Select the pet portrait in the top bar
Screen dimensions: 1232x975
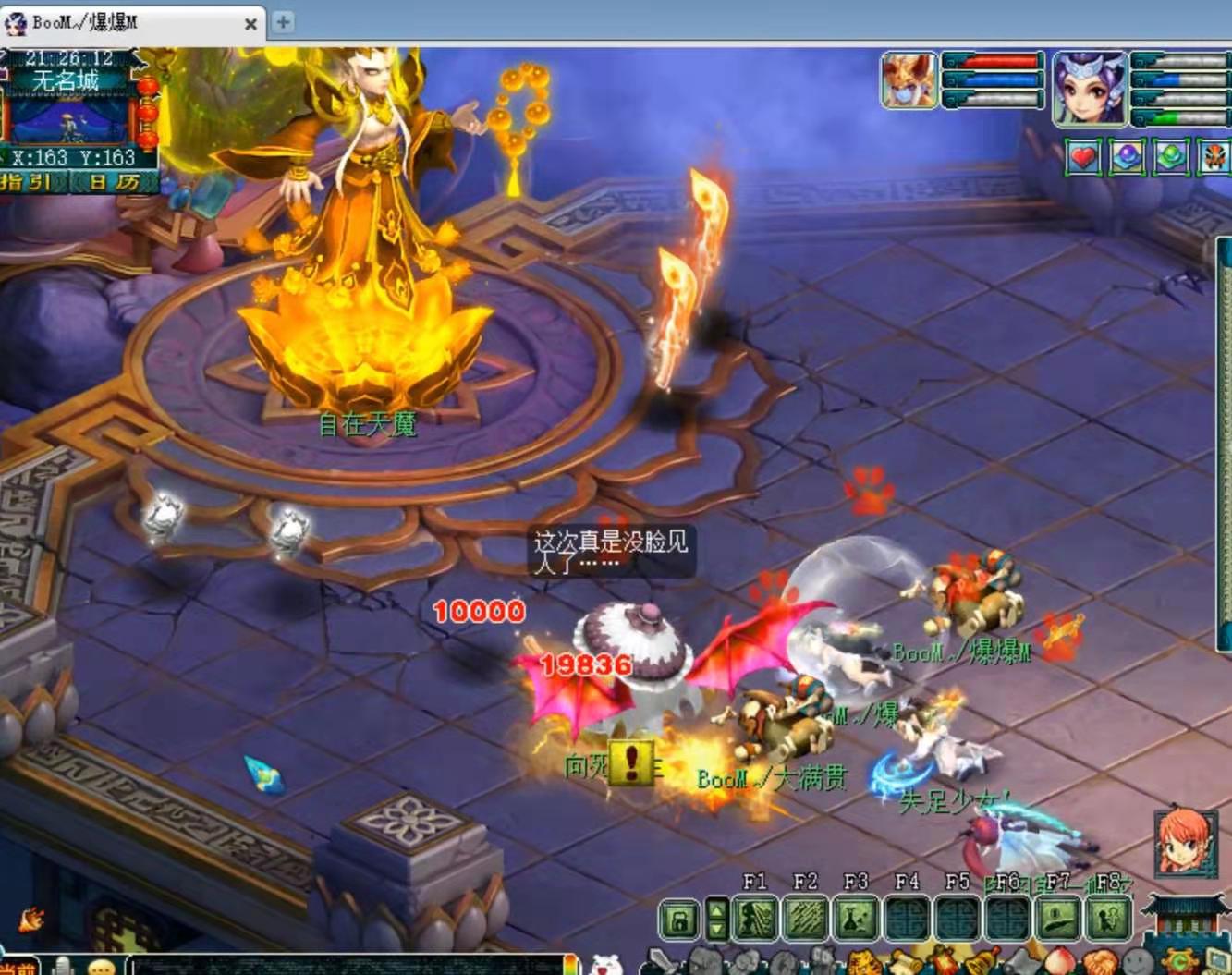pos(909,80)
